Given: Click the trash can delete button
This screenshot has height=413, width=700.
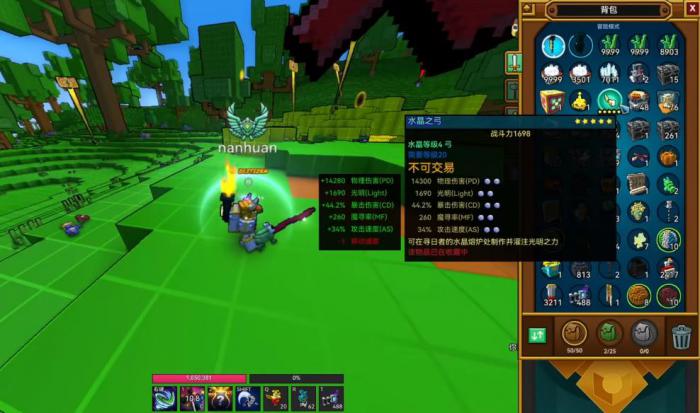Looking at the screenshot, I should coord(681,335).
